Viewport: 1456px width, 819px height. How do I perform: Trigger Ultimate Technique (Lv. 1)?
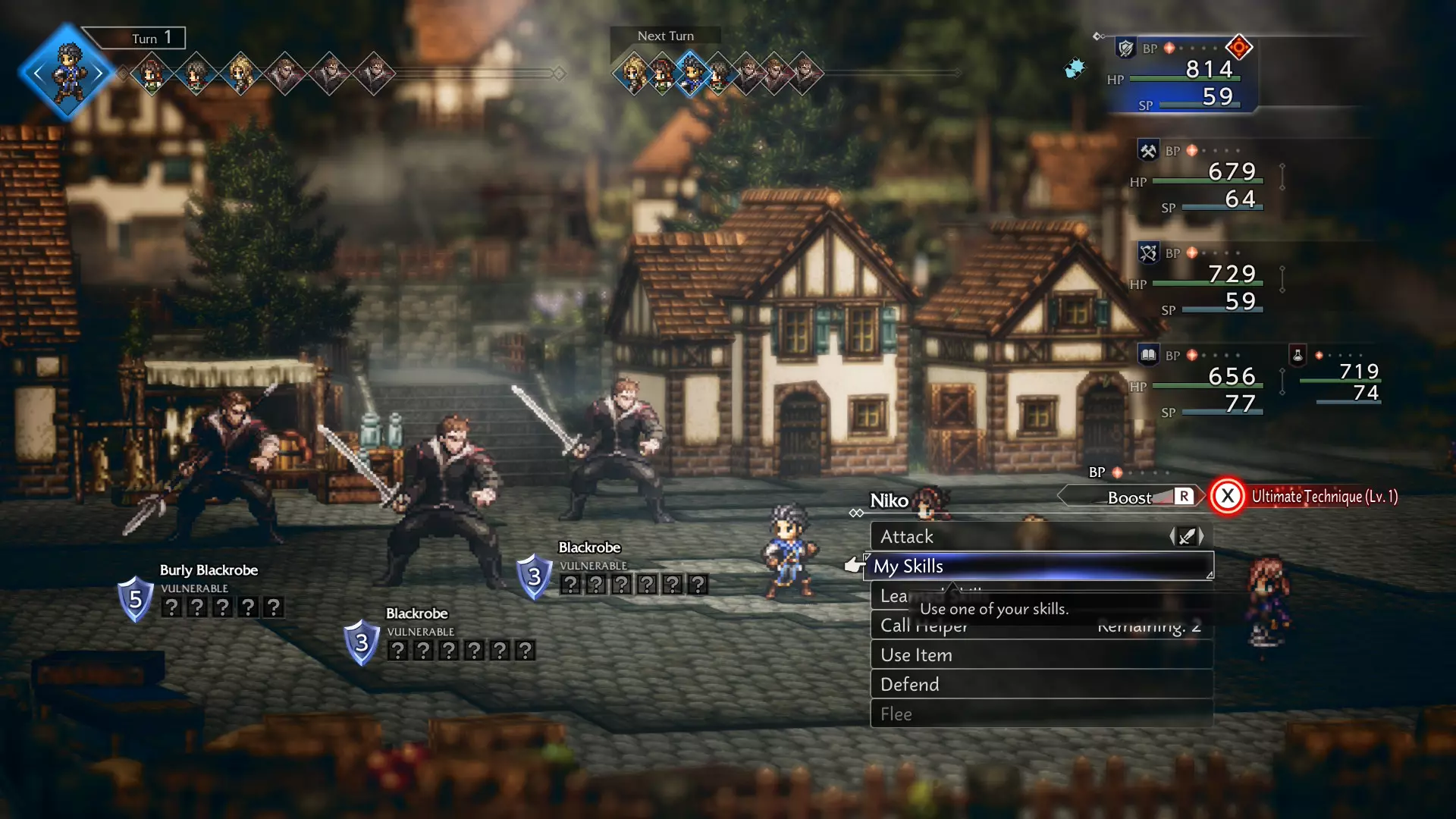pyautogui.click(x=1304, y=497)
